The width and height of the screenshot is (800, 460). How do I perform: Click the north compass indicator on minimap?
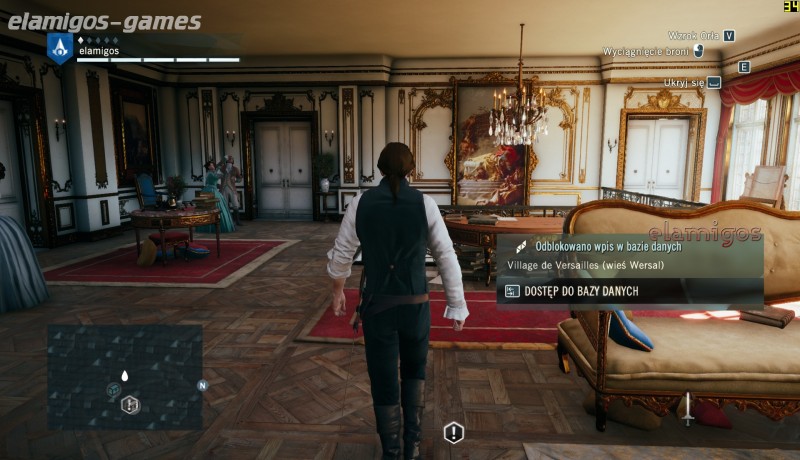click(x=202, y=385)
